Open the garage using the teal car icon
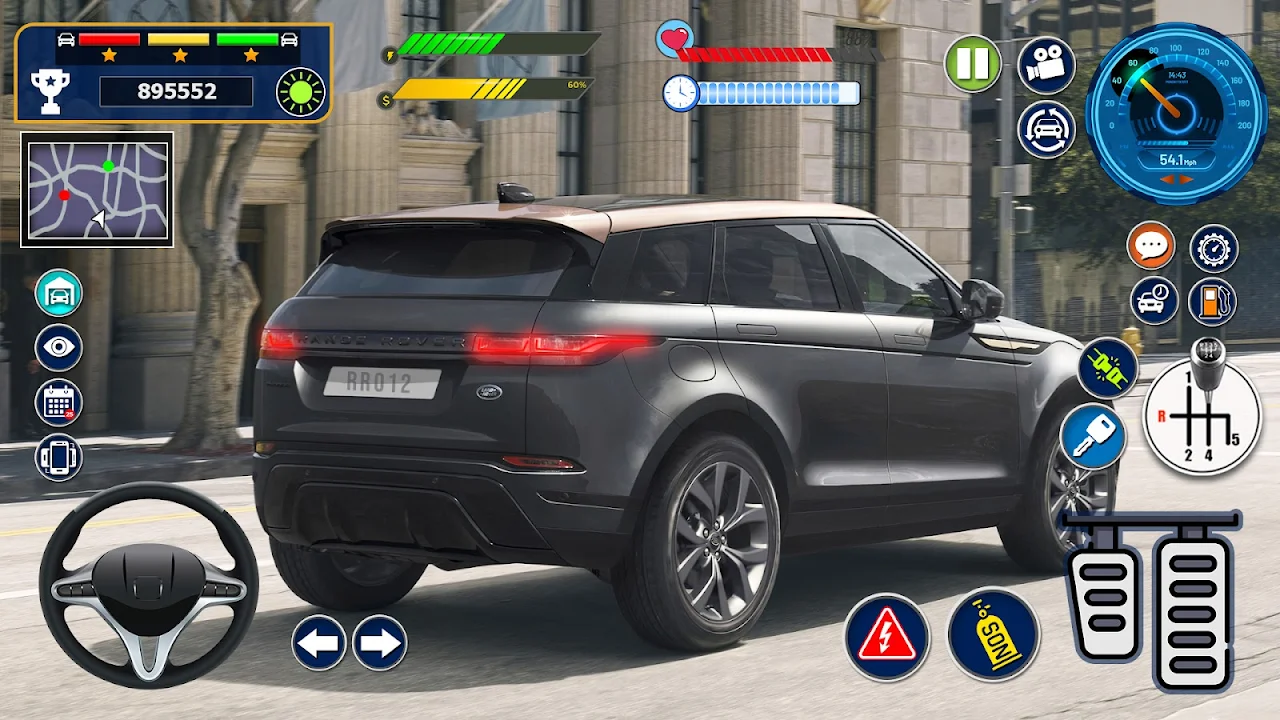Screen dimensions: 1280x720 [x=59, y=293]
